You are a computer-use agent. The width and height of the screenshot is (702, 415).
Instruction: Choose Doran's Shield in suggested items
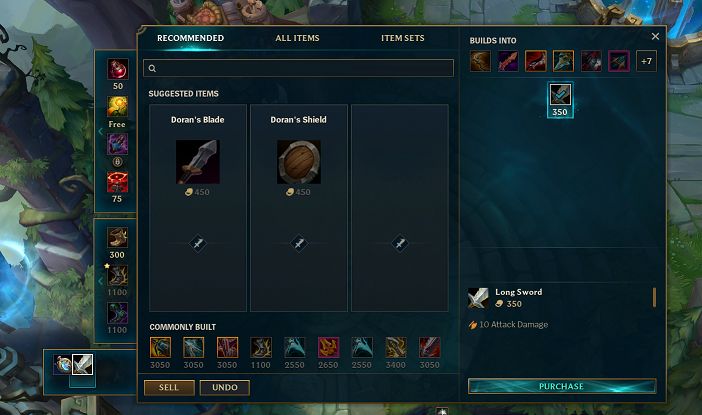click(x=298, y=162)
